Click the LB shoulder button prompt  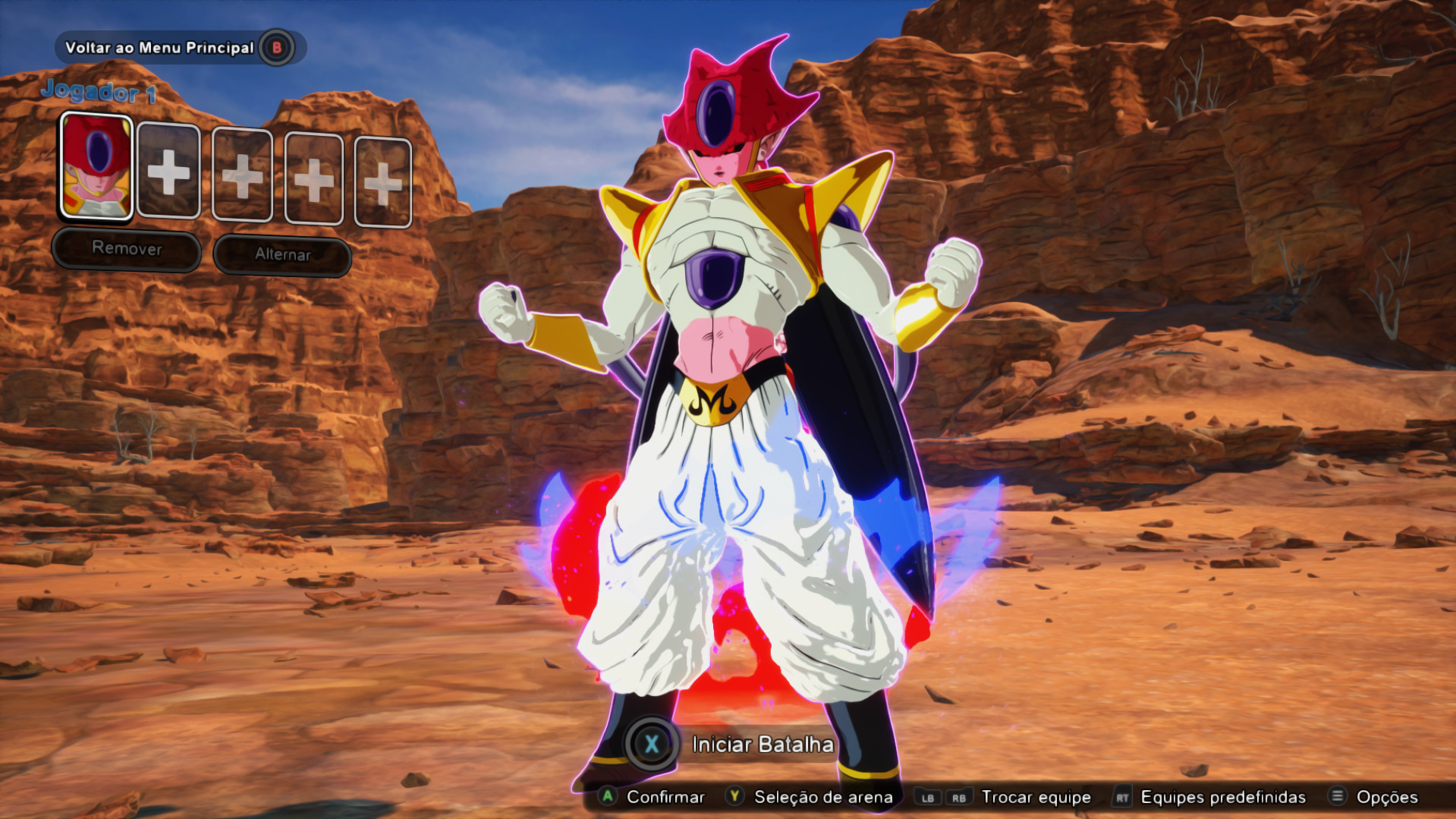click(x=929, y=798)
